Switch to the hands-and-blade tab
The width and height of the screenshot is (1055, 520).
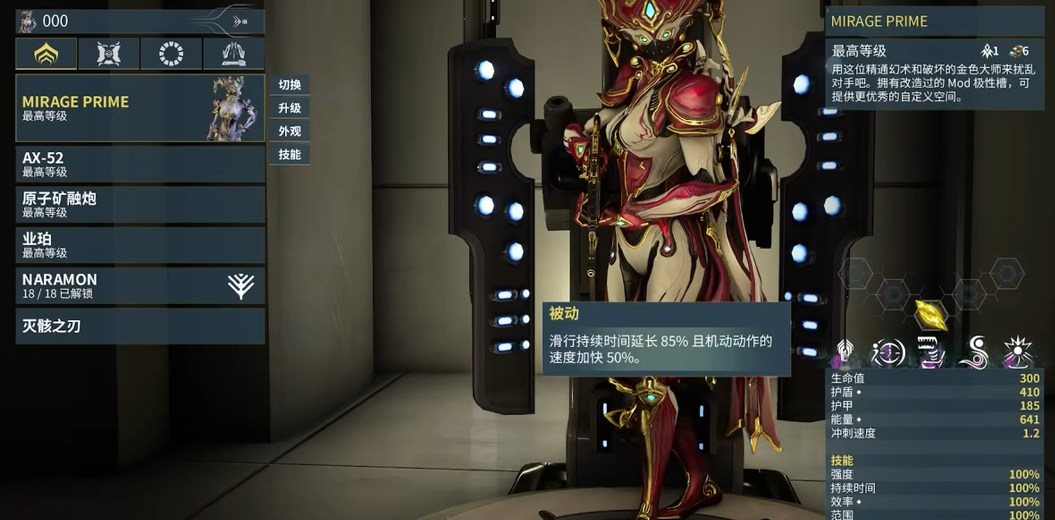pos(233,54)
